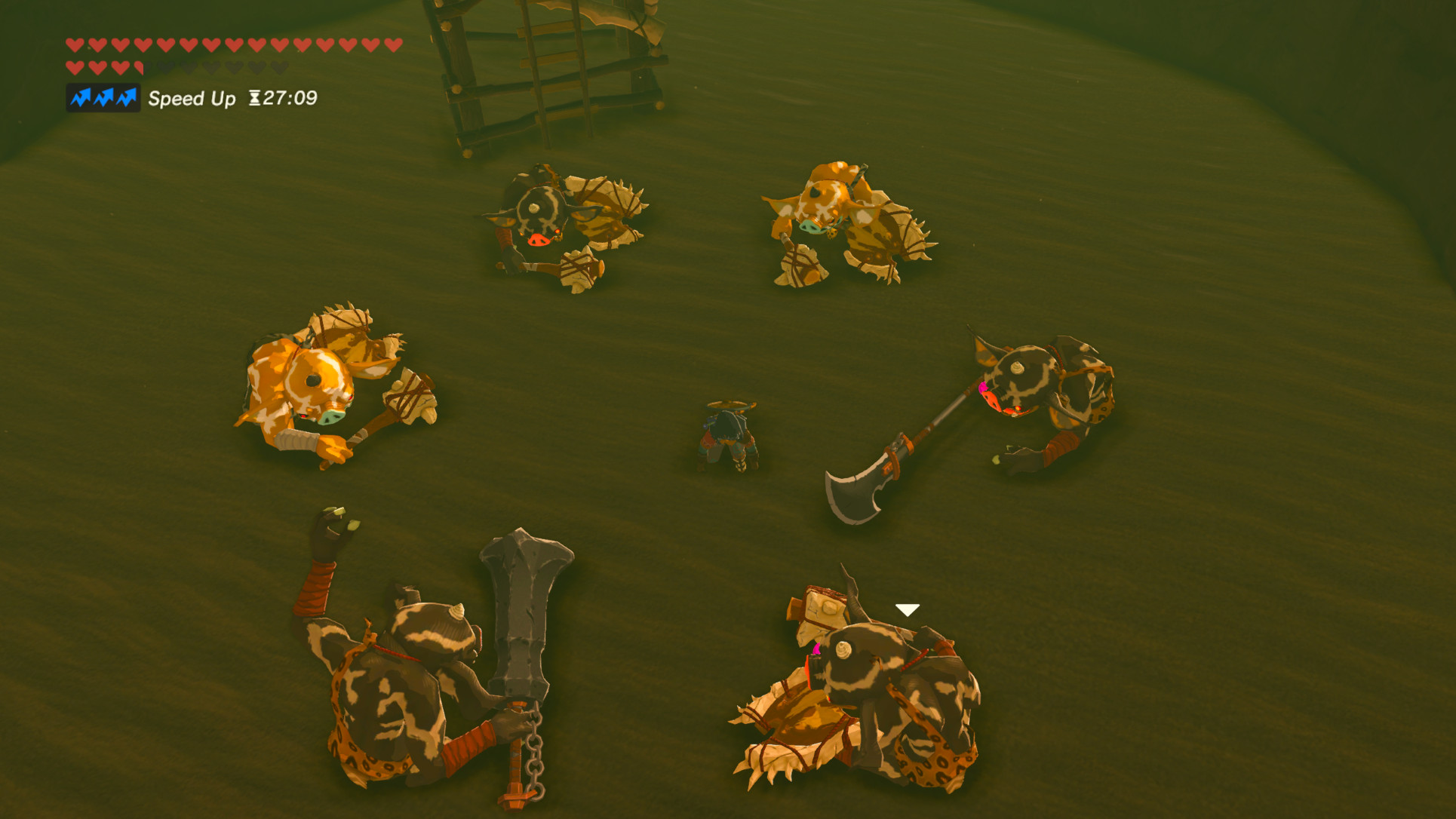Click the Speed Up triple arrow buff icon

(103, 98)
